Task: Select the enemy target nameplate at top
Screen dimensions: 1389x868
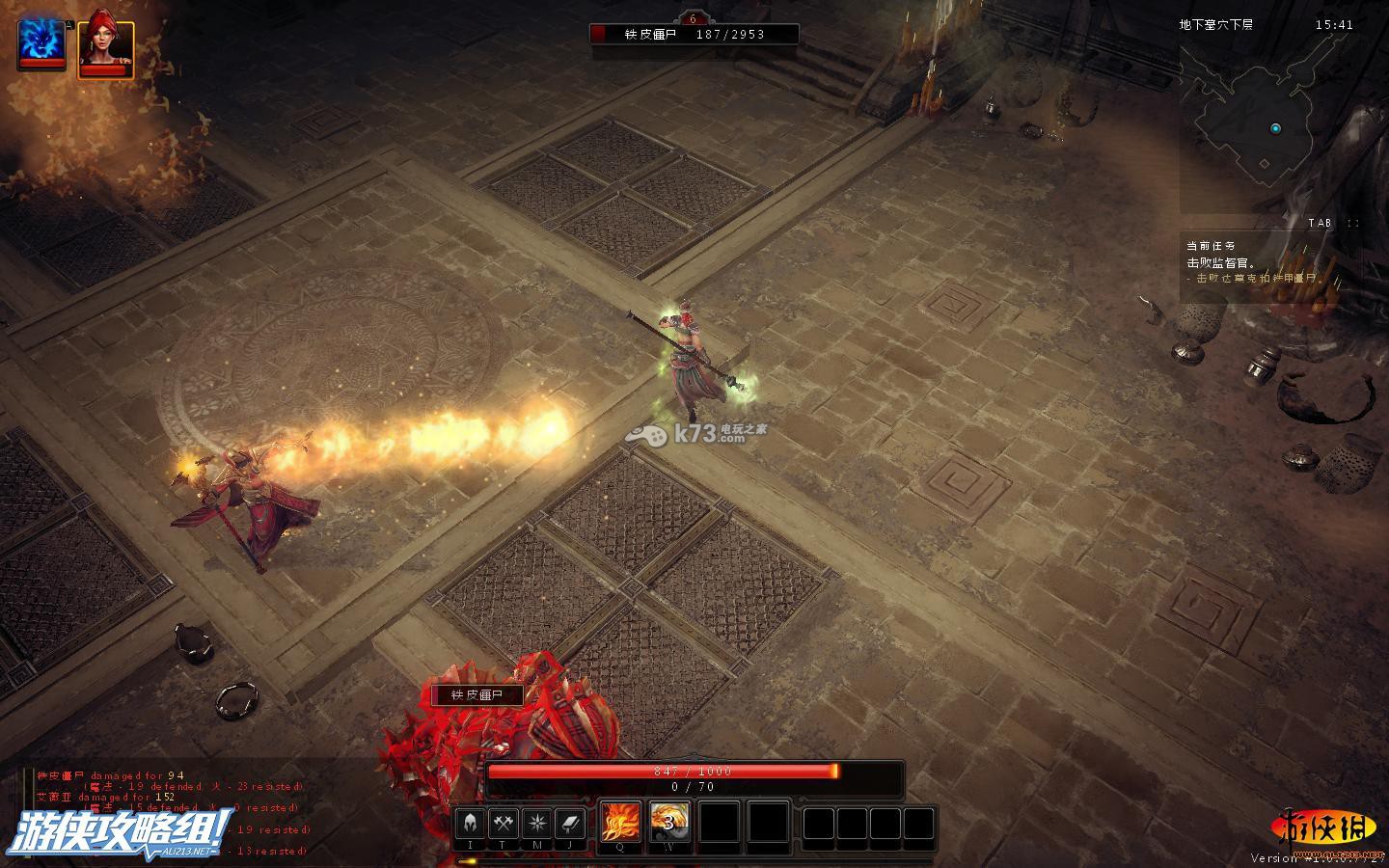Action: click(x=694, y=34)
